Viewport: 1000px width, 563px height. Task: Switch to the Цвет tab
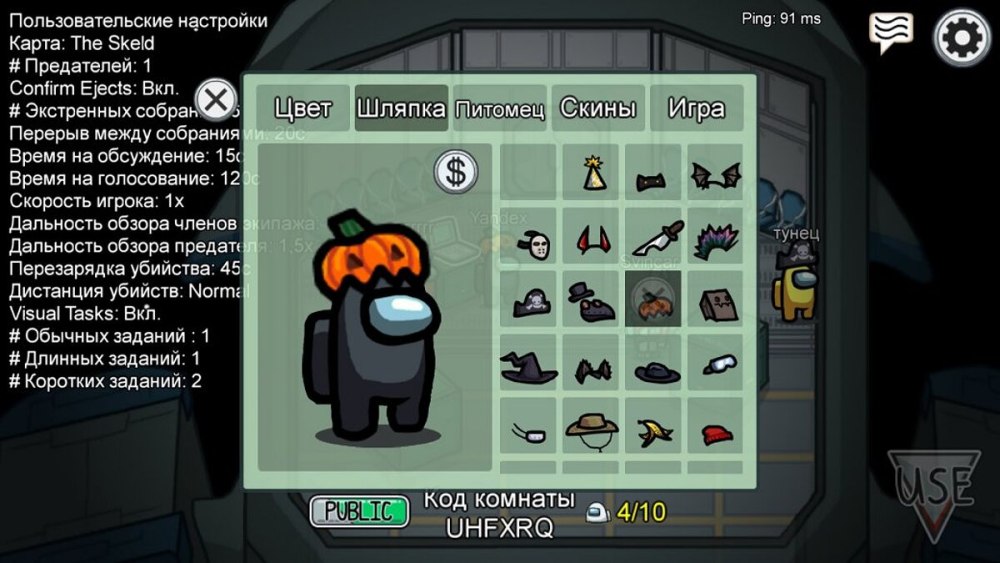tap(302, 108)
